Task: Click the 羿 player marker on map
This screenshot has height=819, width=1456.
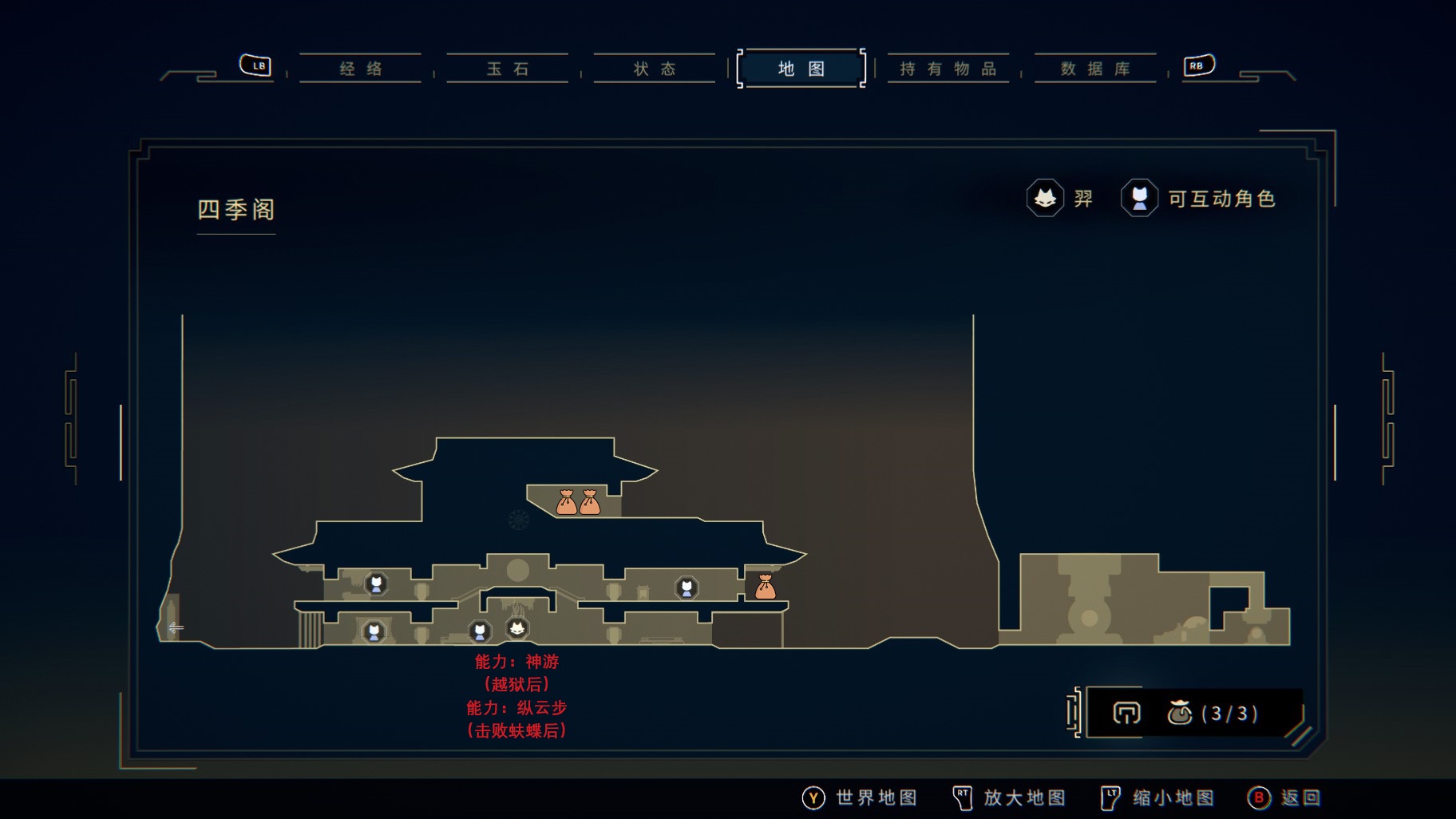Action: [x=517, y=628]
